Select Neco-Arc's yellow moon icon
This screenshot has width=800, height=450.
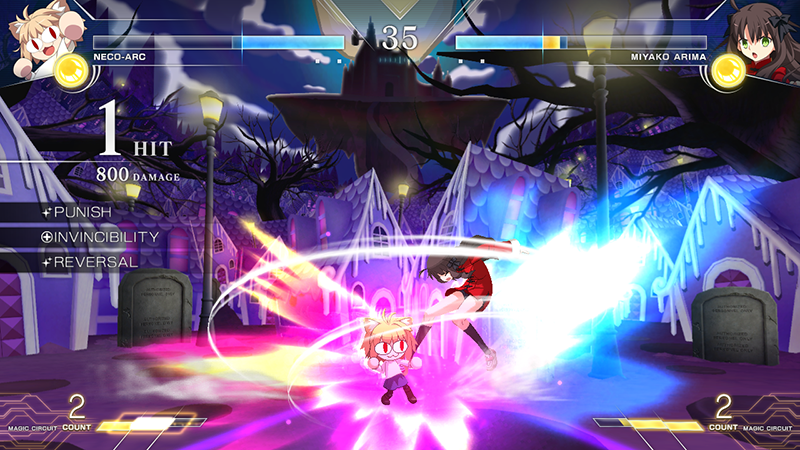pos(71,70)
